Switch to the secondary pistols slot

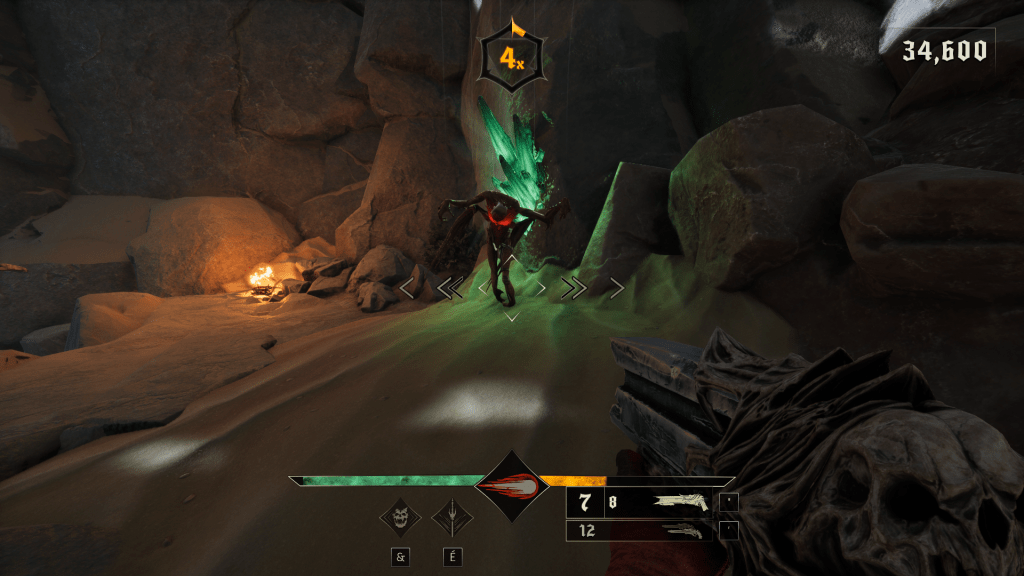pyautogui.click(x=640, y=531)
